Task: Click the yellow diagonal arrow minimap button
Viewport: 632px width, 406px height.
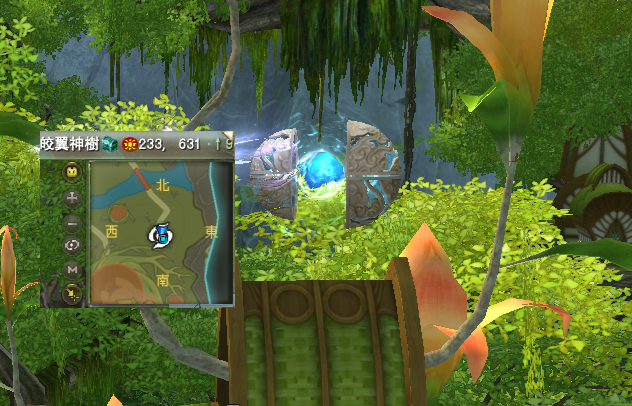Action: coord(72,294)
